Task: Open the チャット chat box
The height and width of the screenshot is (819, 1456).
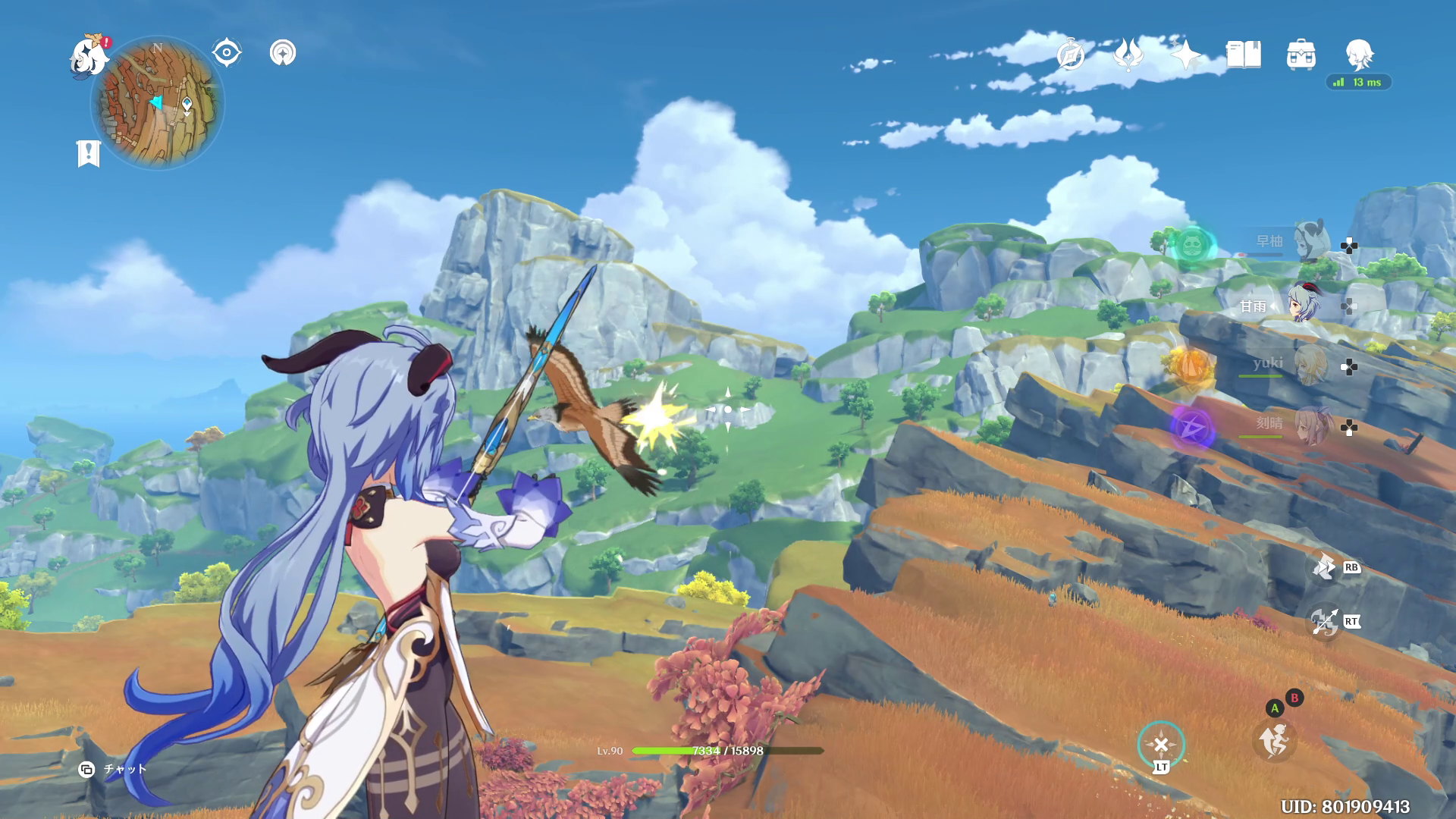Action: [114, 769]
